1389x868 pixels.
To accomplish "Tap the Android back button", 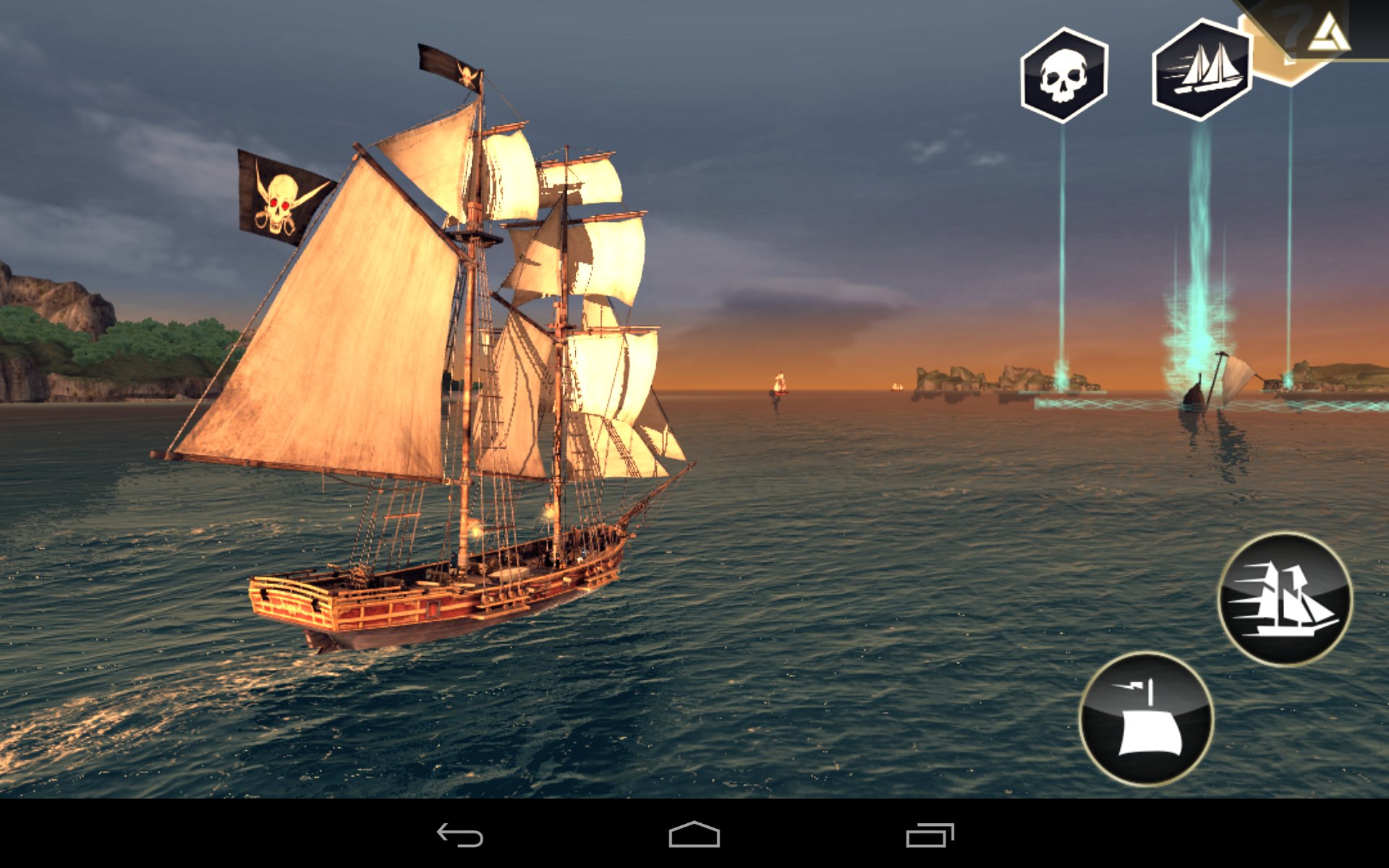I will (460, 835).
